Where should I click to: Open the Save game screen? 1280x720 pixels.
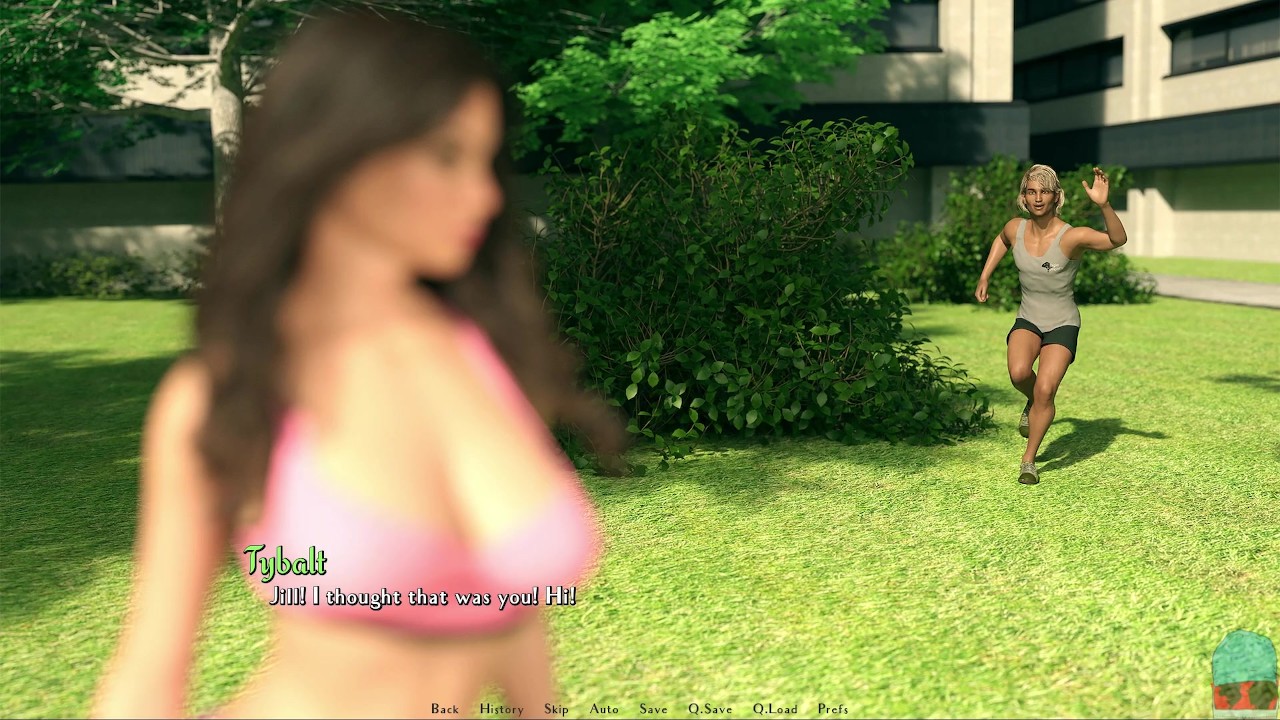pos(653,709)
